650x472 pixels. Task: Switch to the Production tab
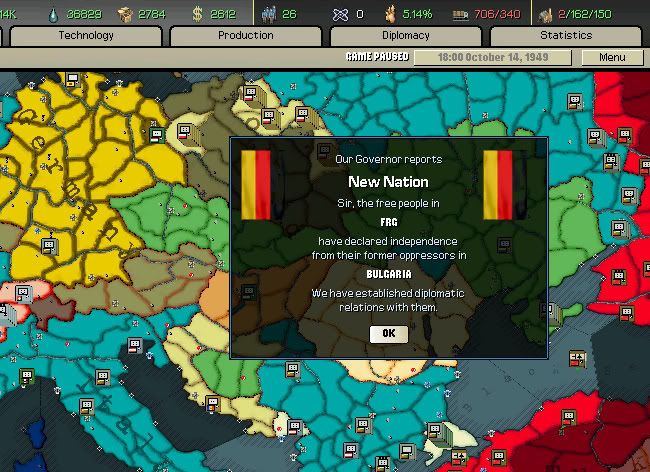[x=245, y=36]
